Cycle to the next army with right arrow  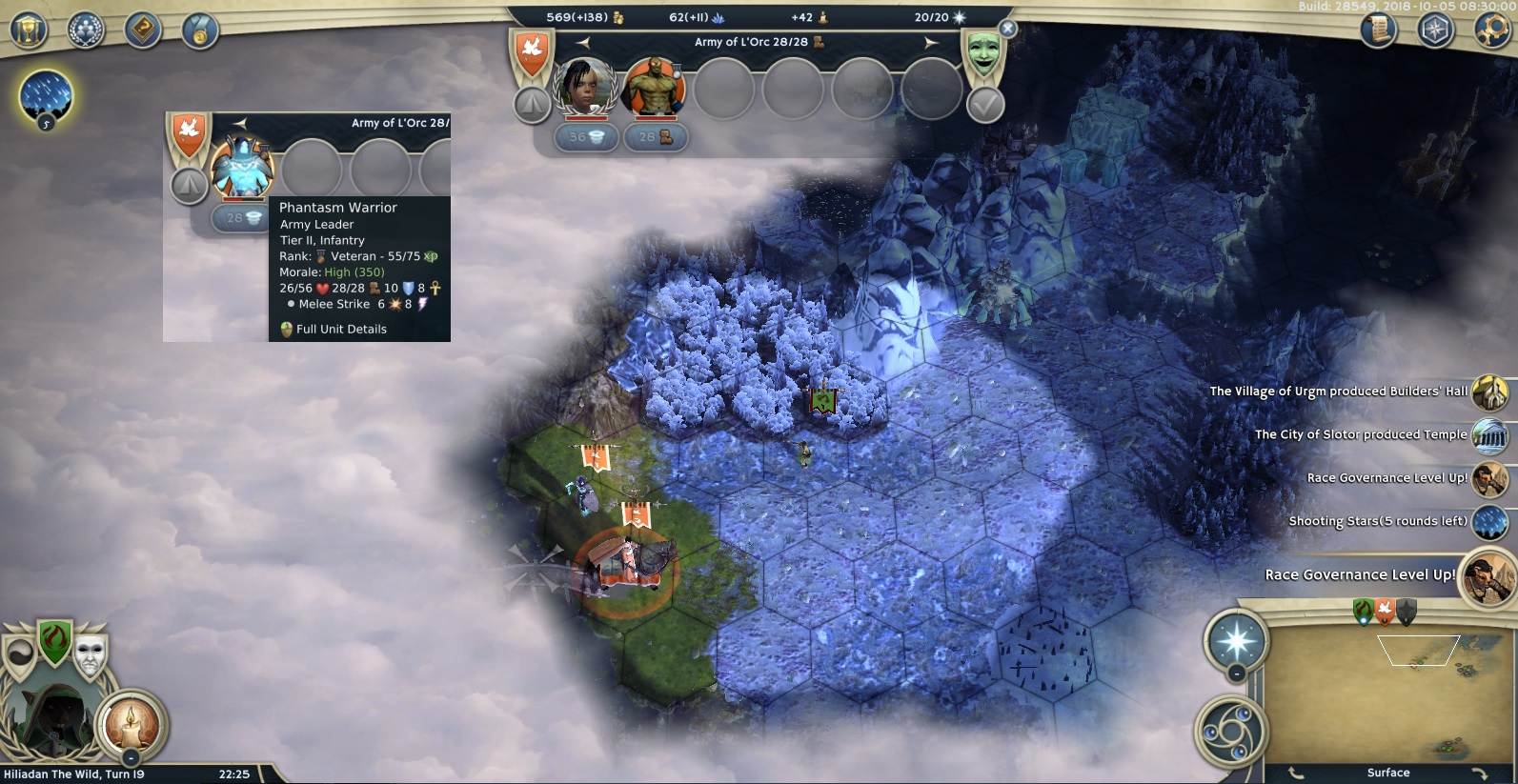[x=930, y=42]
